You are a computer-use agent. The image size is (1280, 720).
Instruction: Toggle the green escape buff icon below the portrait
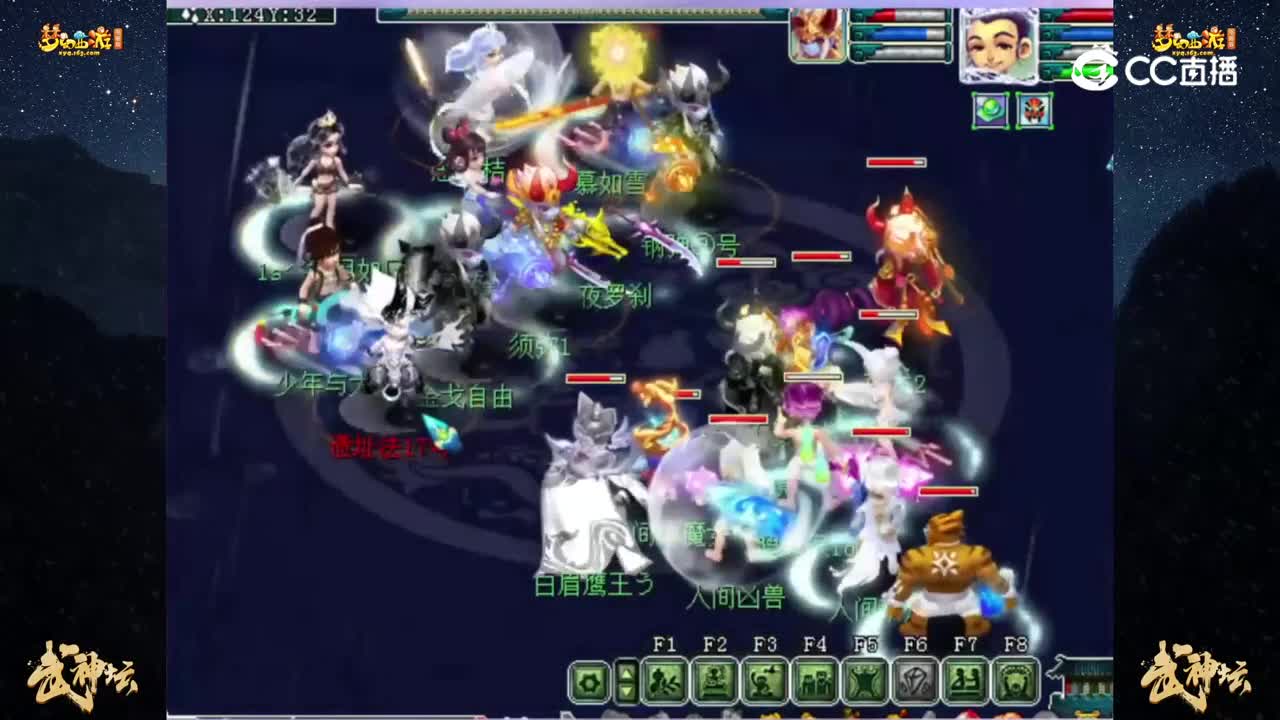click(x=990, y=111)
